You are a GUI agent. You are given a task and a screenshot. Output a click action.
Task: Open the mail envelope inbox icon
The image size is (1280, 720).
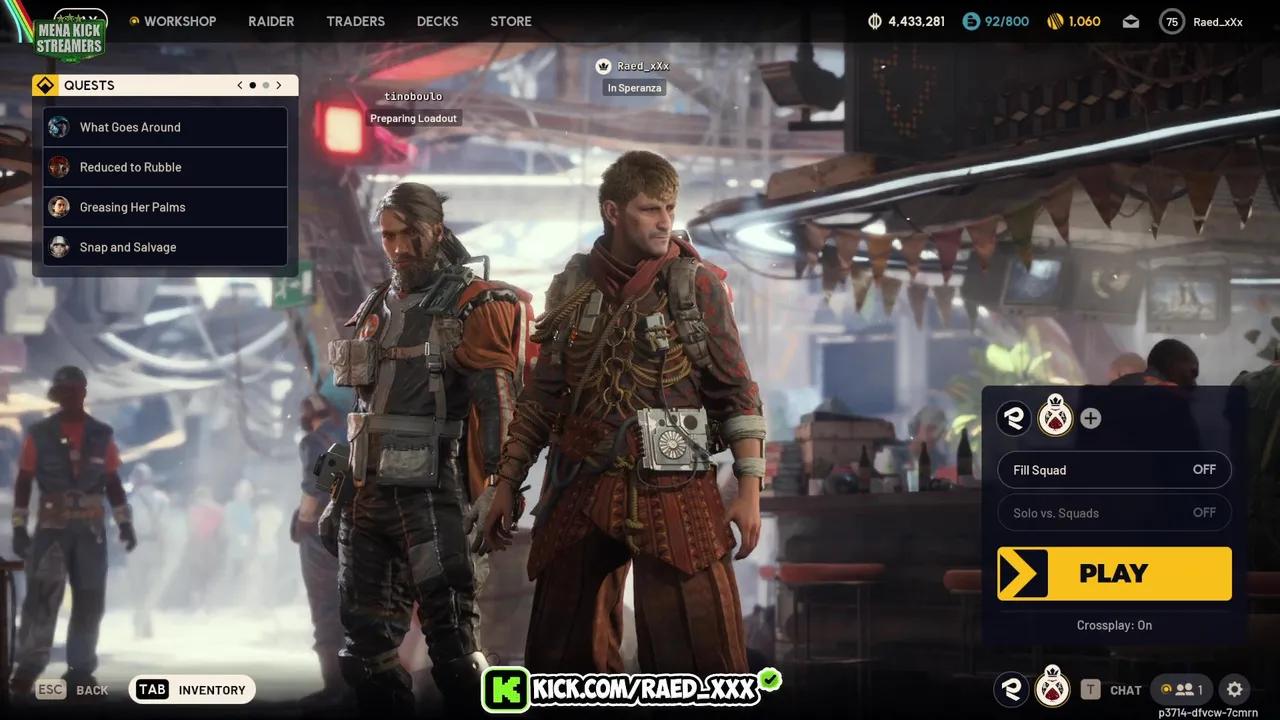point(1130,21)
